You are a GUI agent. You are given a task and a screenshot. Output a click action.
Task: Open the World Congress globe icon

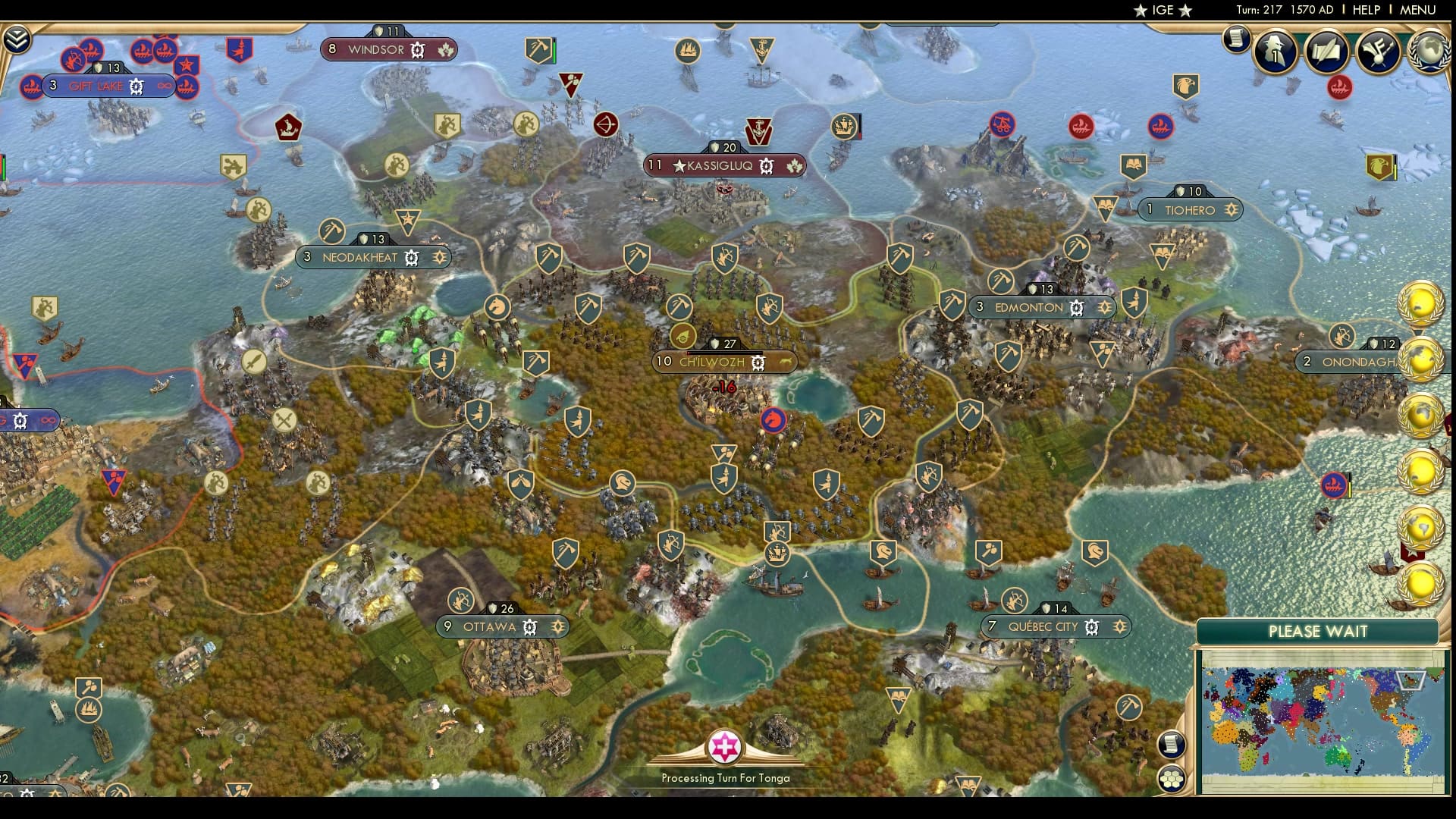point(1429,51)
